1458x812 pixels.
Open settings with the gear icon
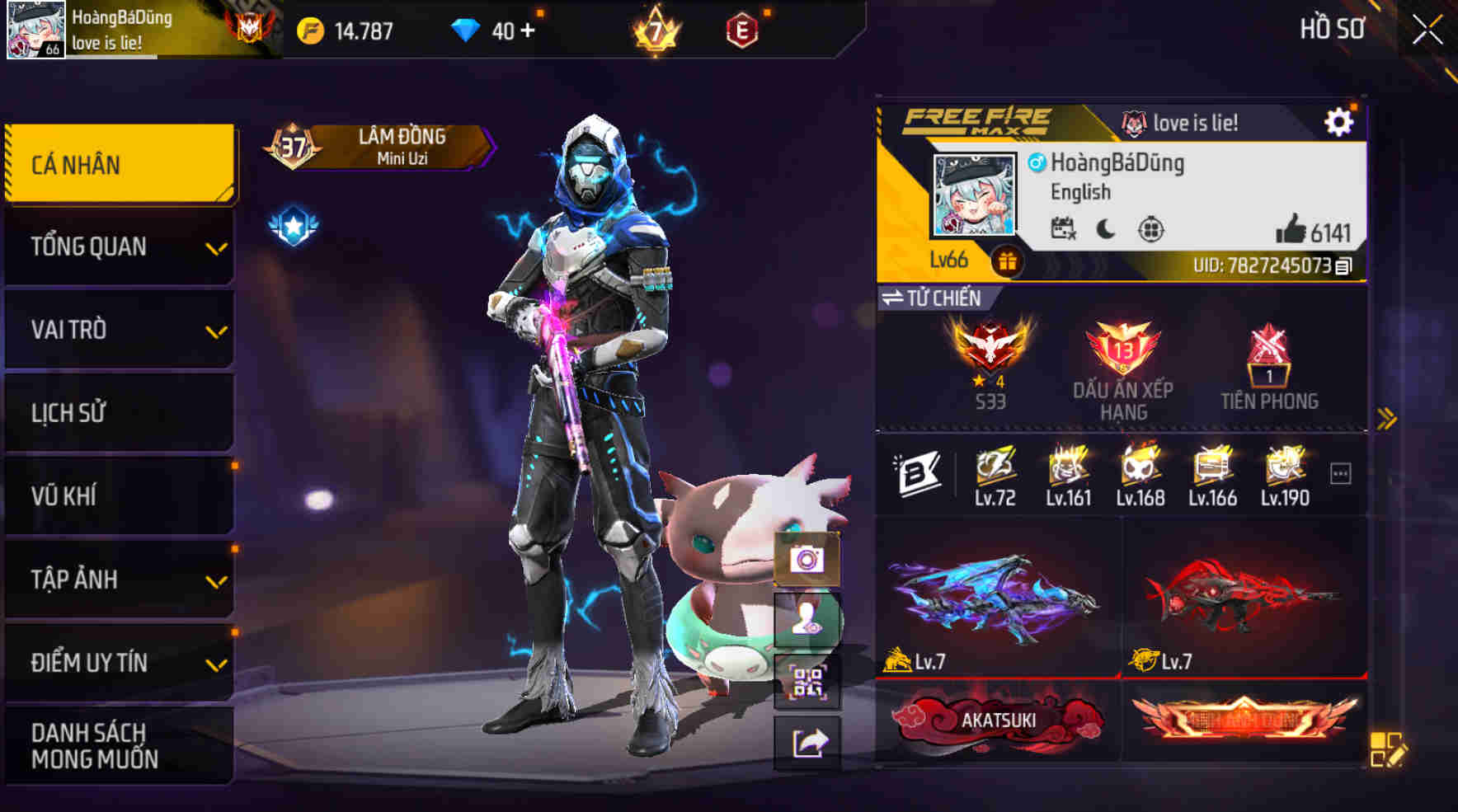coord(1341,120)
